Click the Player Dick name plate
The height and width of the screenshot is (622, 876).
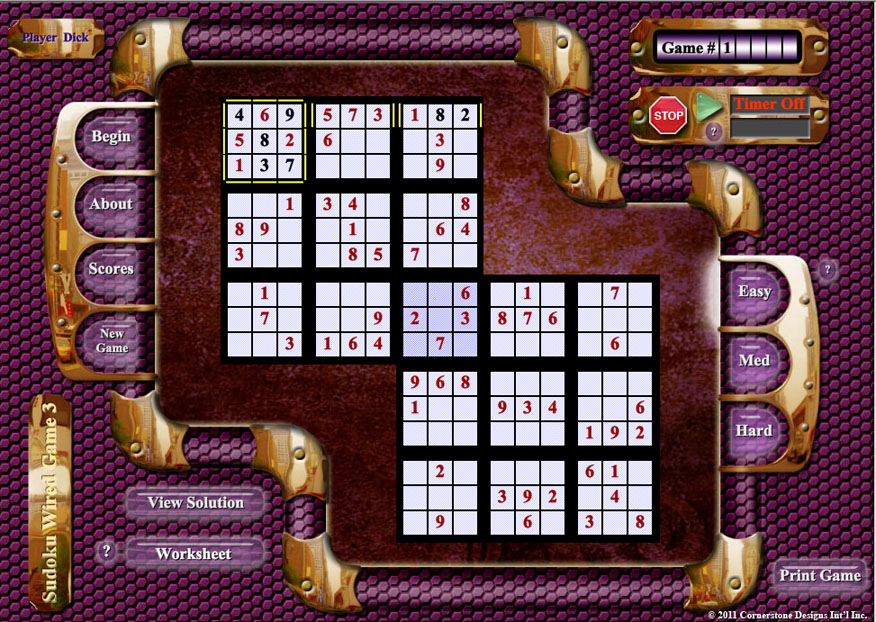point(56,38)
